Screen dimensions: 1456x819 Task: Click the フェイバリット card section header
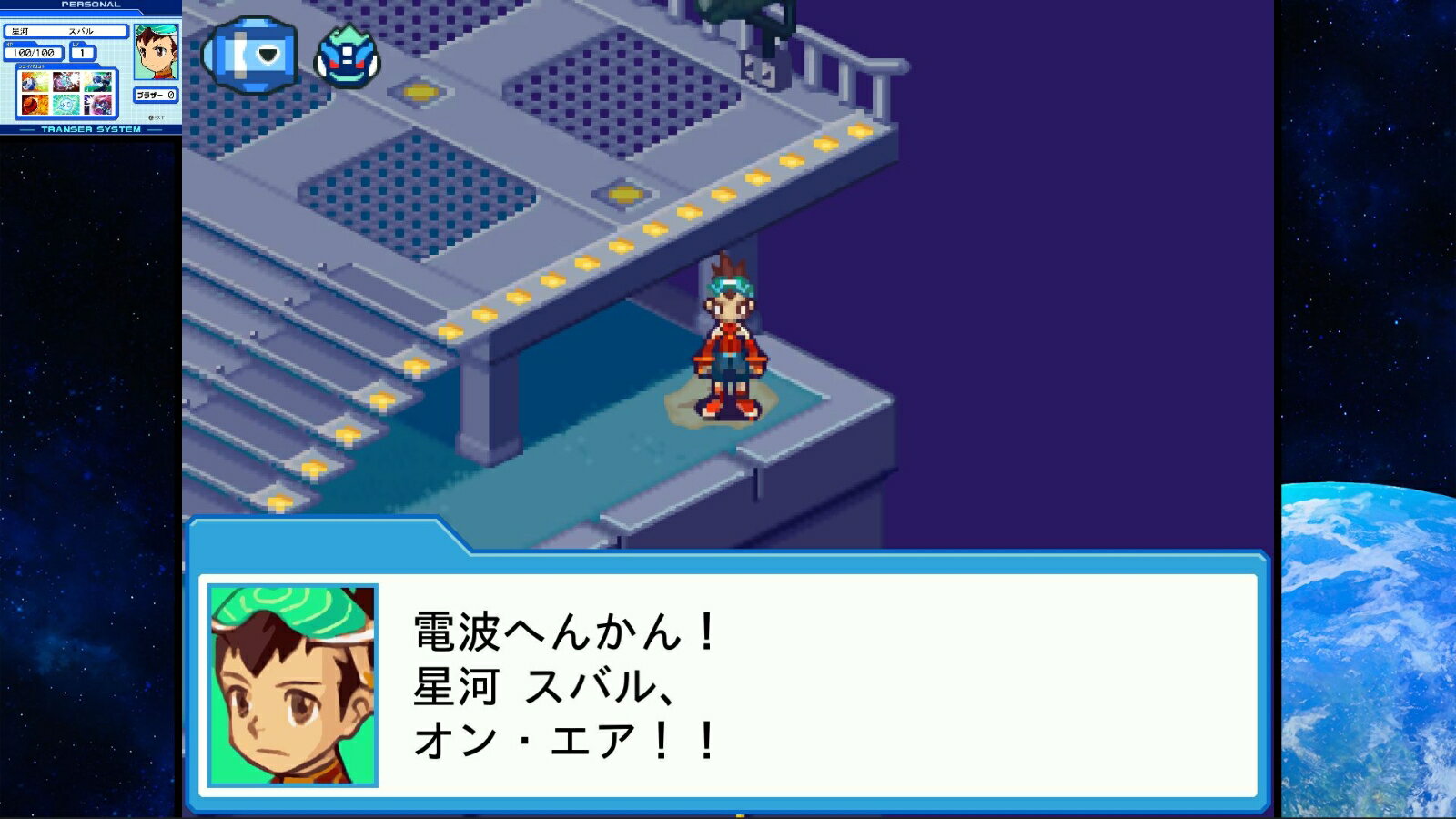(31, 66)
